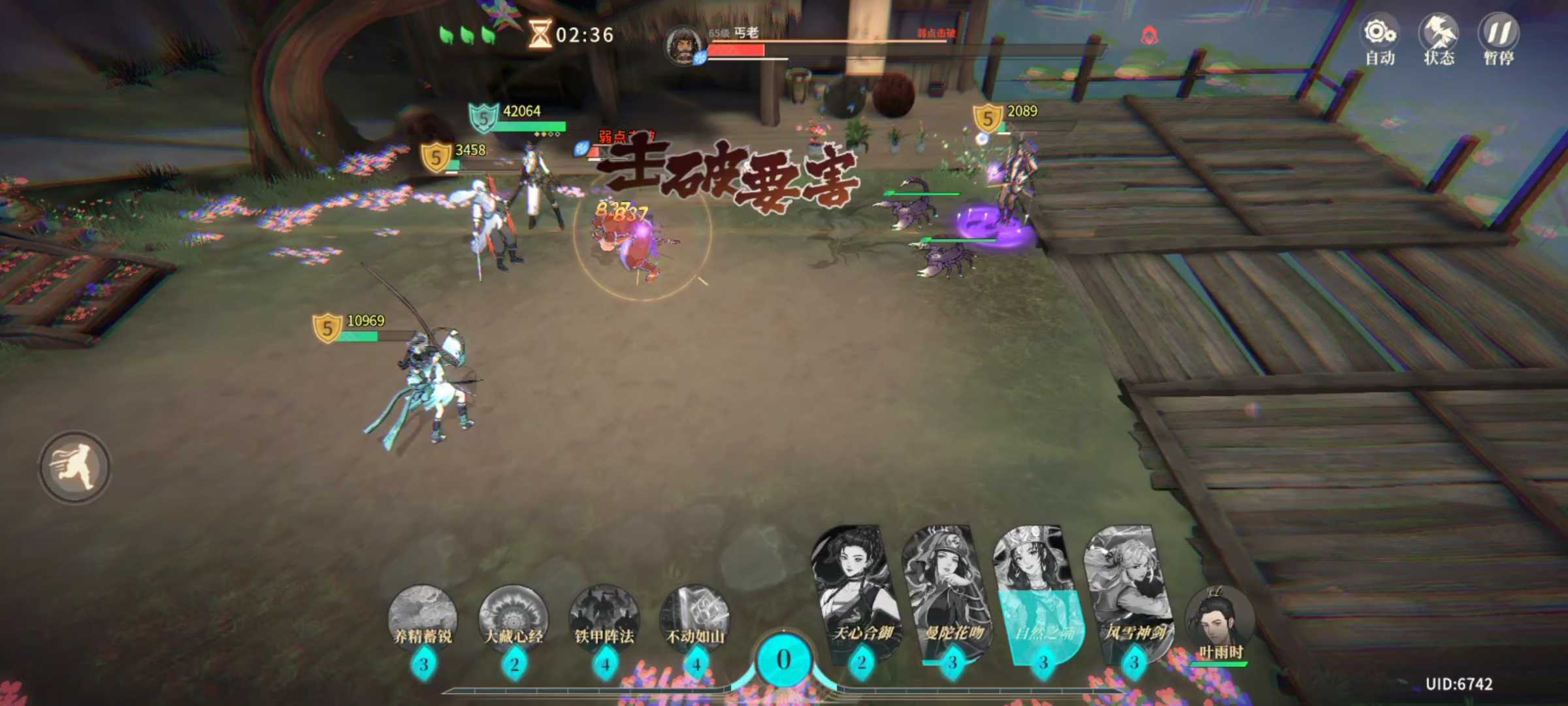Activate the 养精蓄锐 skill icon

(x=423, y=618)
